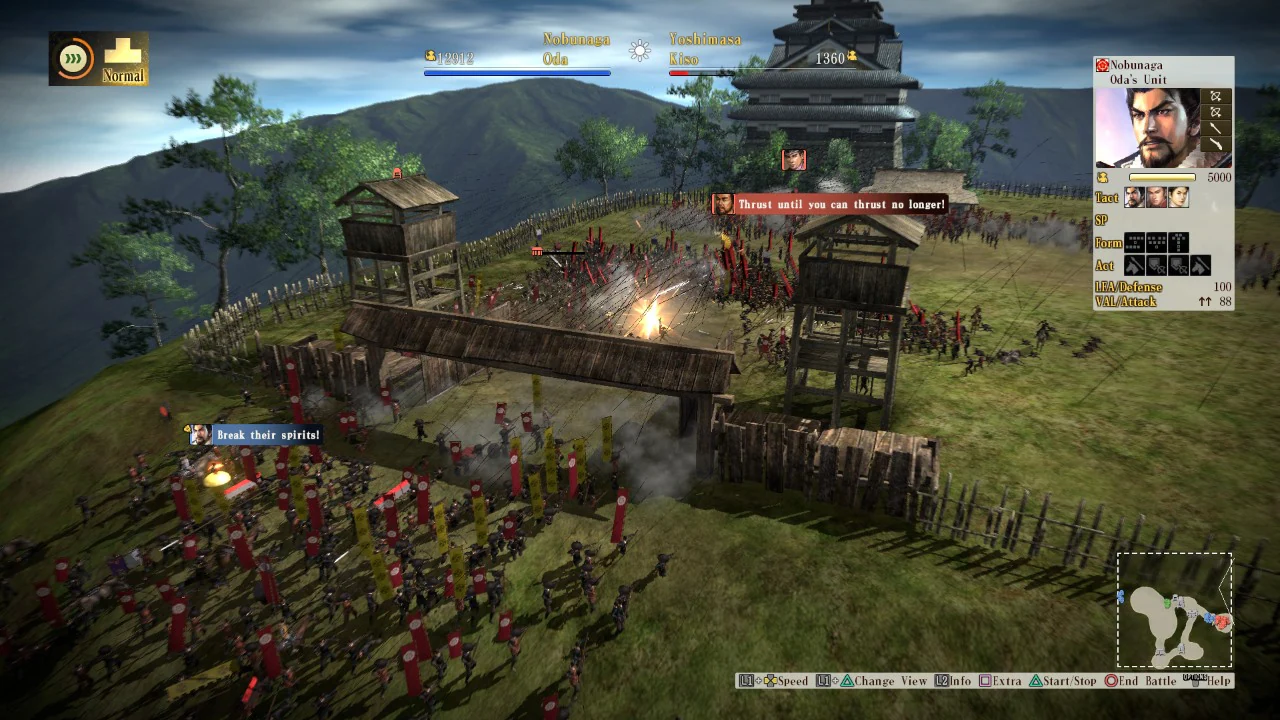Toggle Change View in the bottom bar

click(x=888, y=681)
